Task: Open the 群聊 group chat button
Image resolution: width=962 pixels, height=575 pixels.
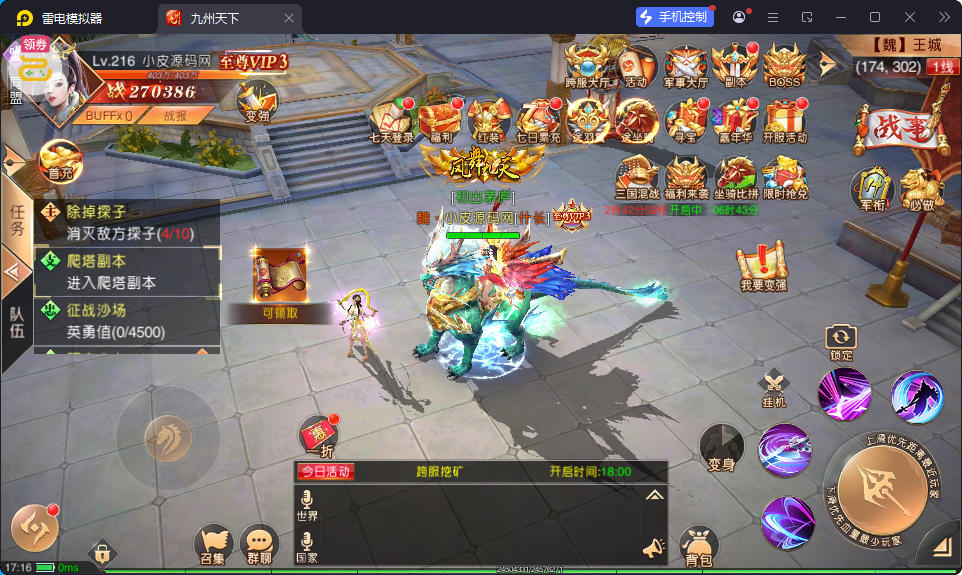Action: pyautogui.click(x=259, y=545)
